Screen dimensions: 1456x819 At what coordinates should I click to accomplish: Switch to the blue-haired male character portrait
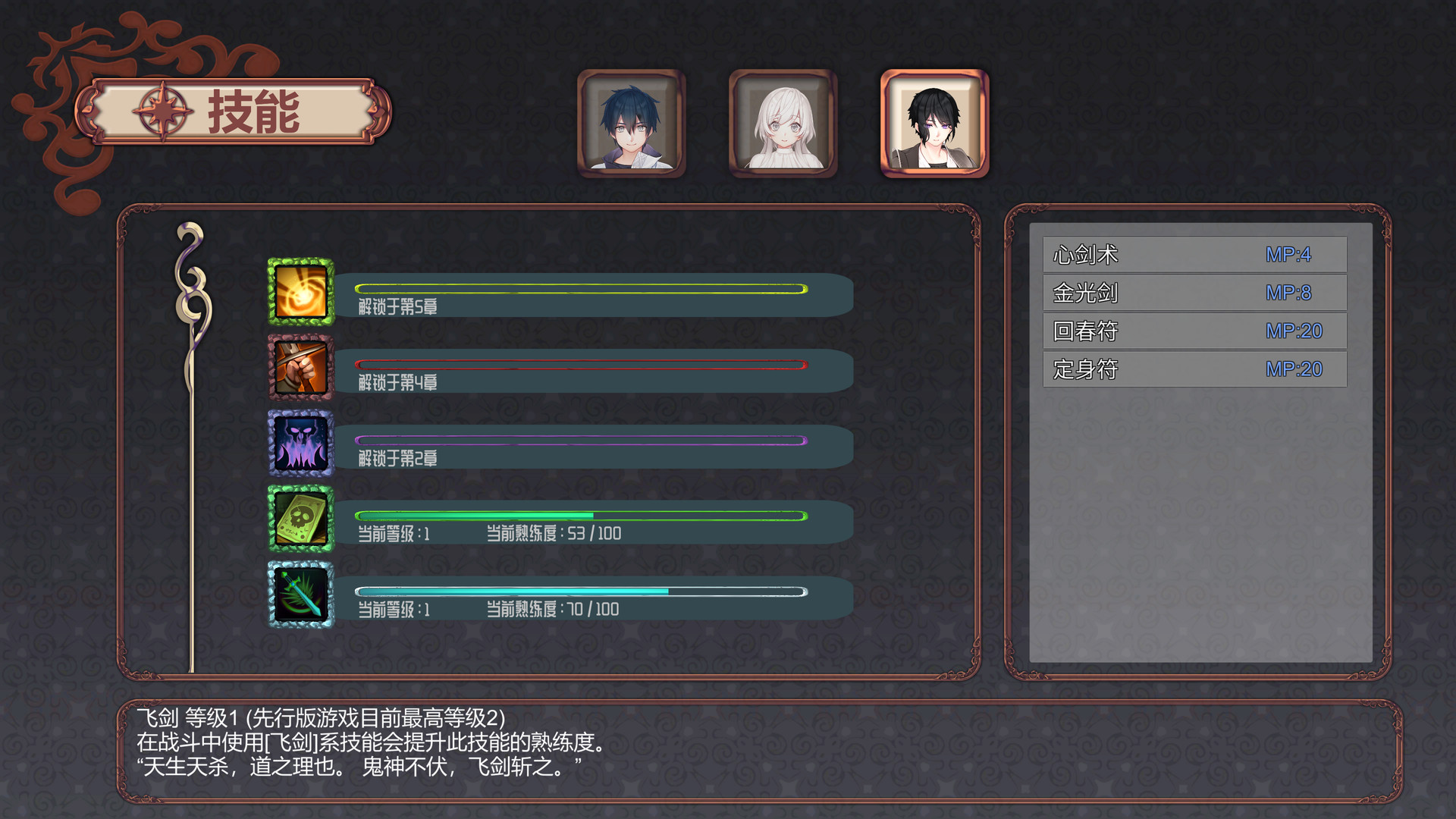click(632, 125)
